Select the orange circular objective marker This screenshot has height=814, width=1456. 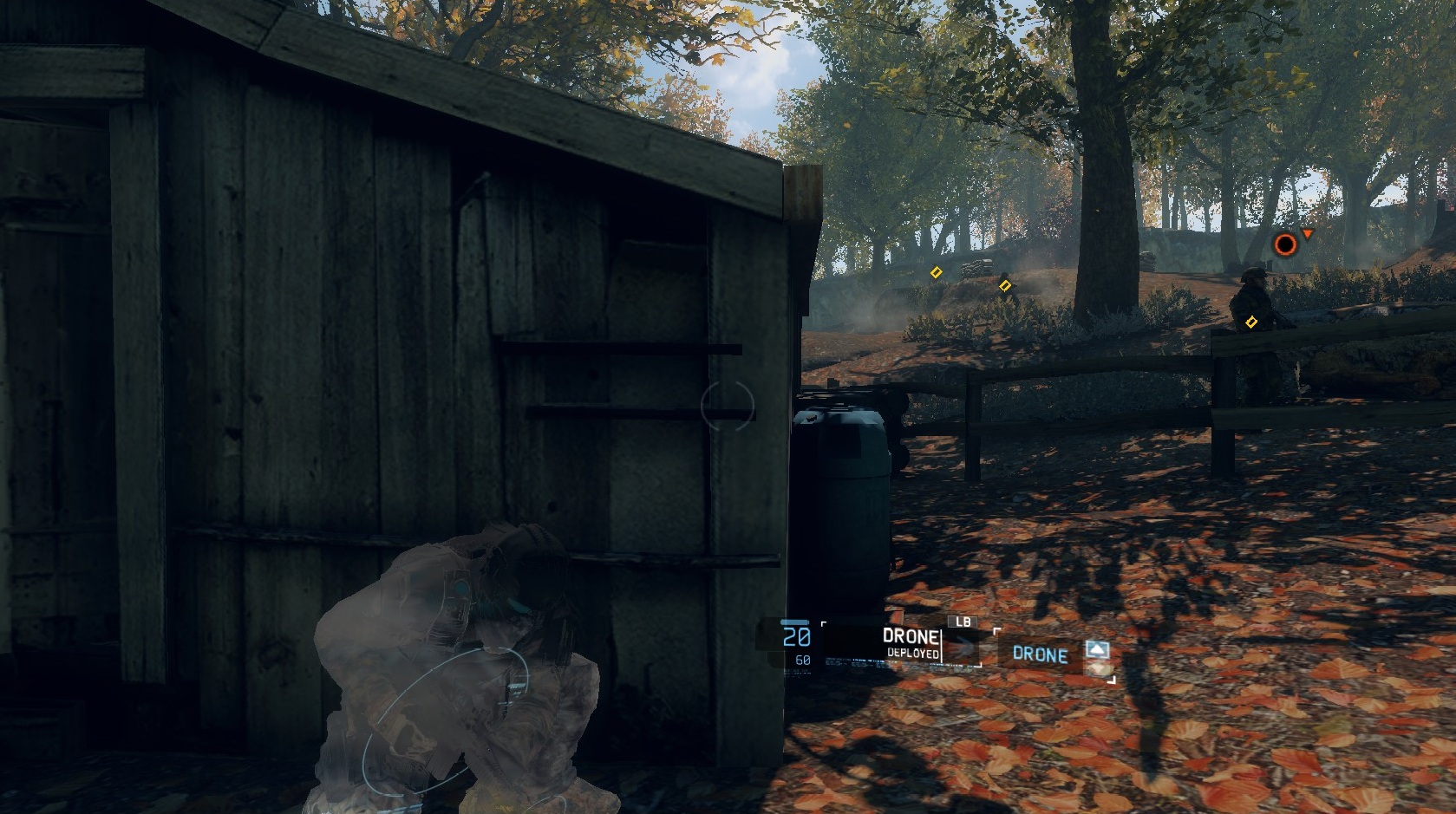(1284, 245)
